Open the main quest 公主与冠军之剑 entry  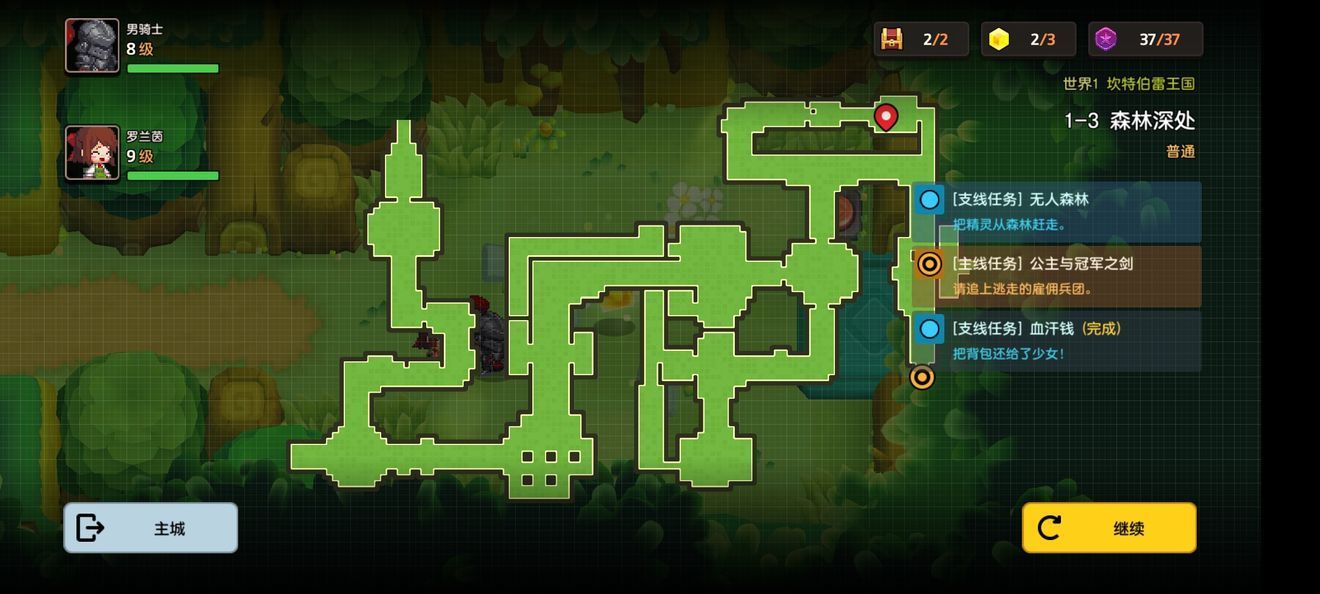click(x=1060, y=275)
